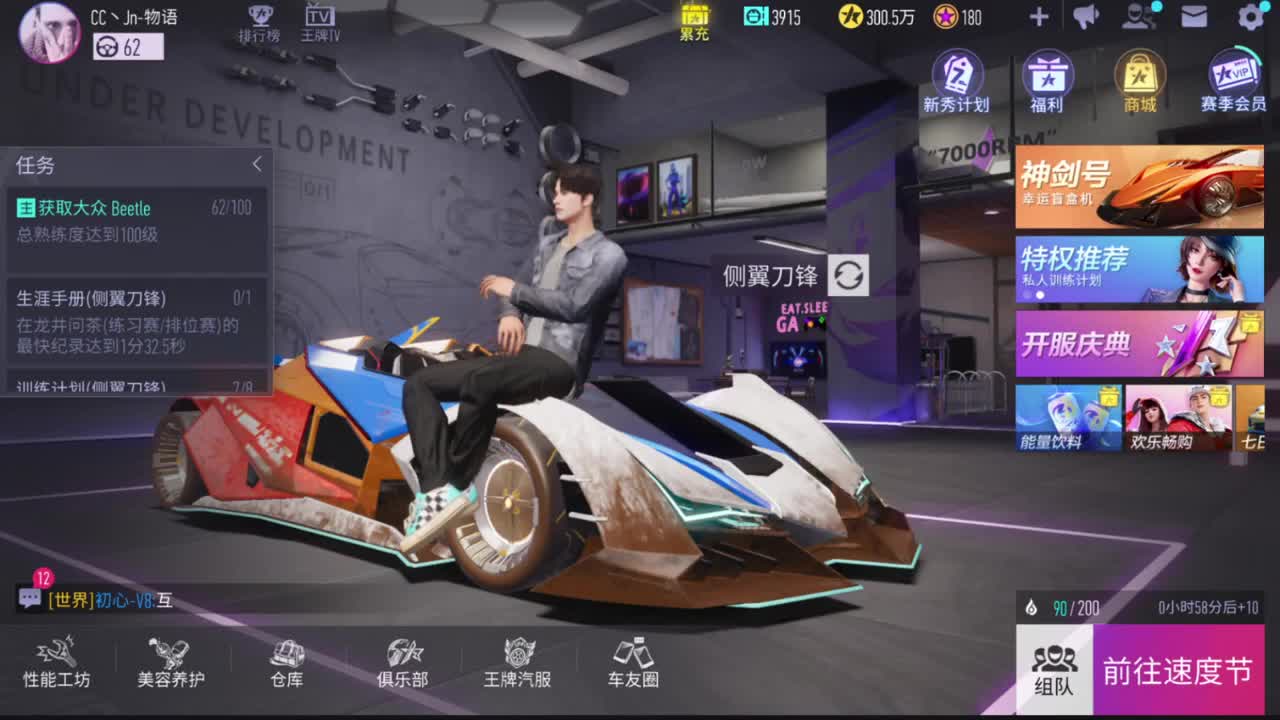The image size is (1280, 720).
Task: Open the settings gear
Action: [x=1251, y=16]
